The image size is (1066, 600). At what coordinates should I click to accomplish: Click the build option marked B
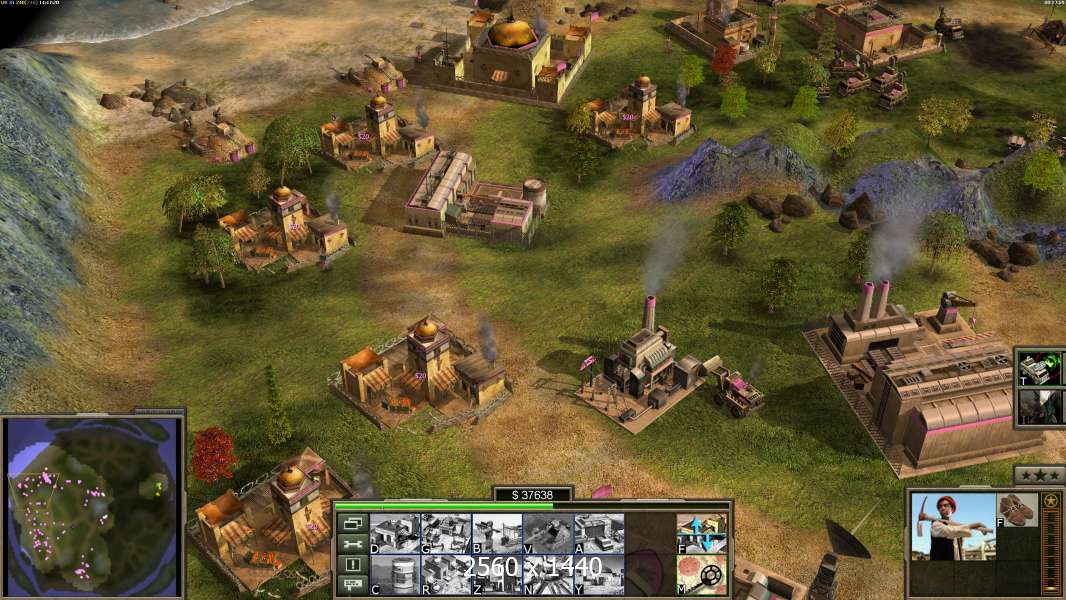point(496,533)
